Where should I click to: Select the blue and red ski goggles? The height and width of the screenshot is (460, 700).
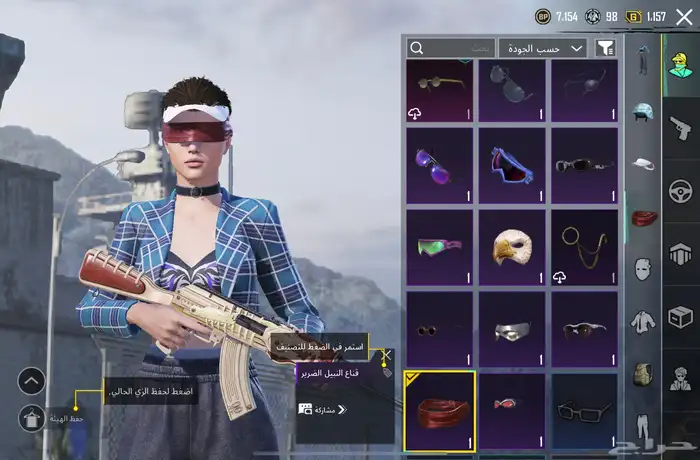[x=512, y=164]
